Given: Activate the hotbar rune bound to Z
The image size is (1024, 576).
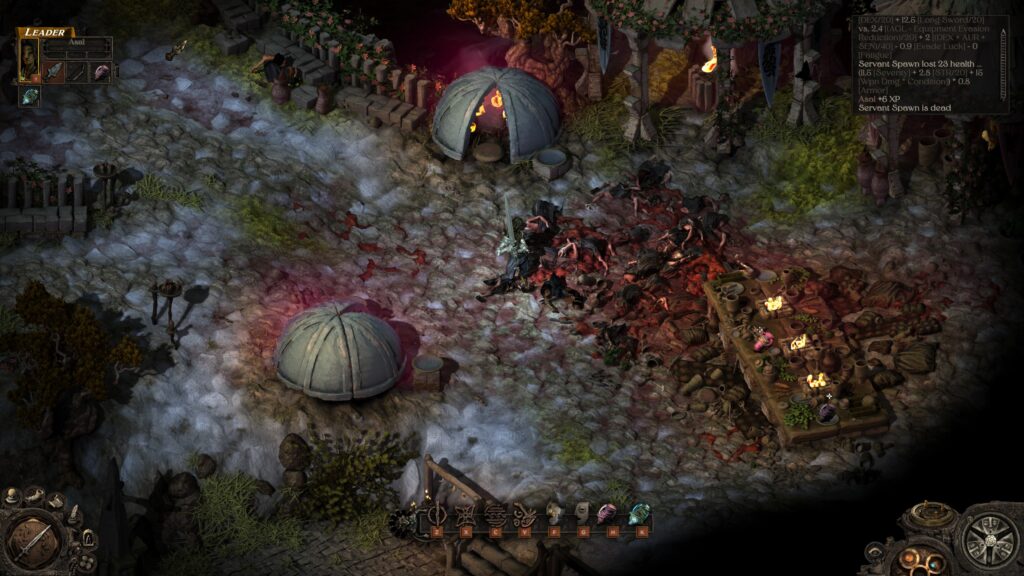Looking at the screenshot, I should (438, 516).
